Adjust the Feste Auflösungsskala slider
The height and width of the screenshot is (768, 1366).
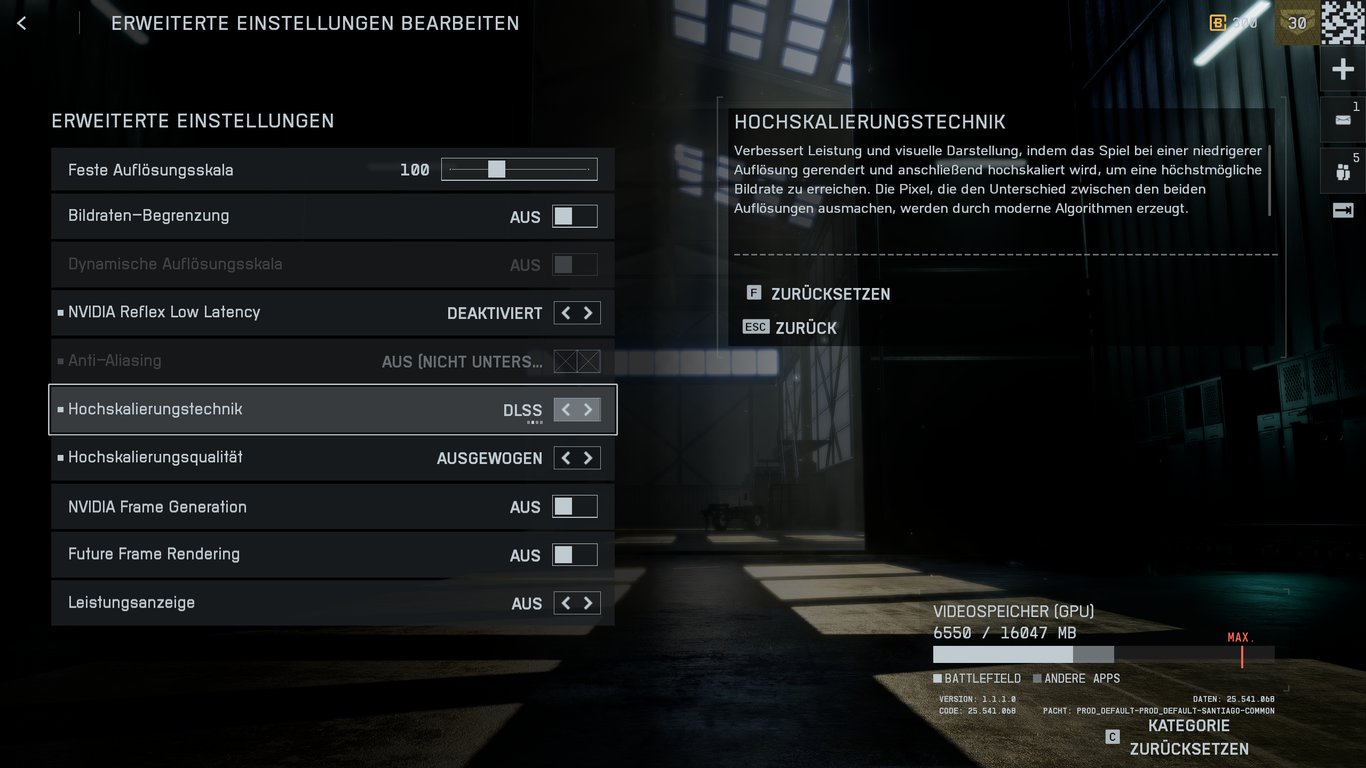498,168
